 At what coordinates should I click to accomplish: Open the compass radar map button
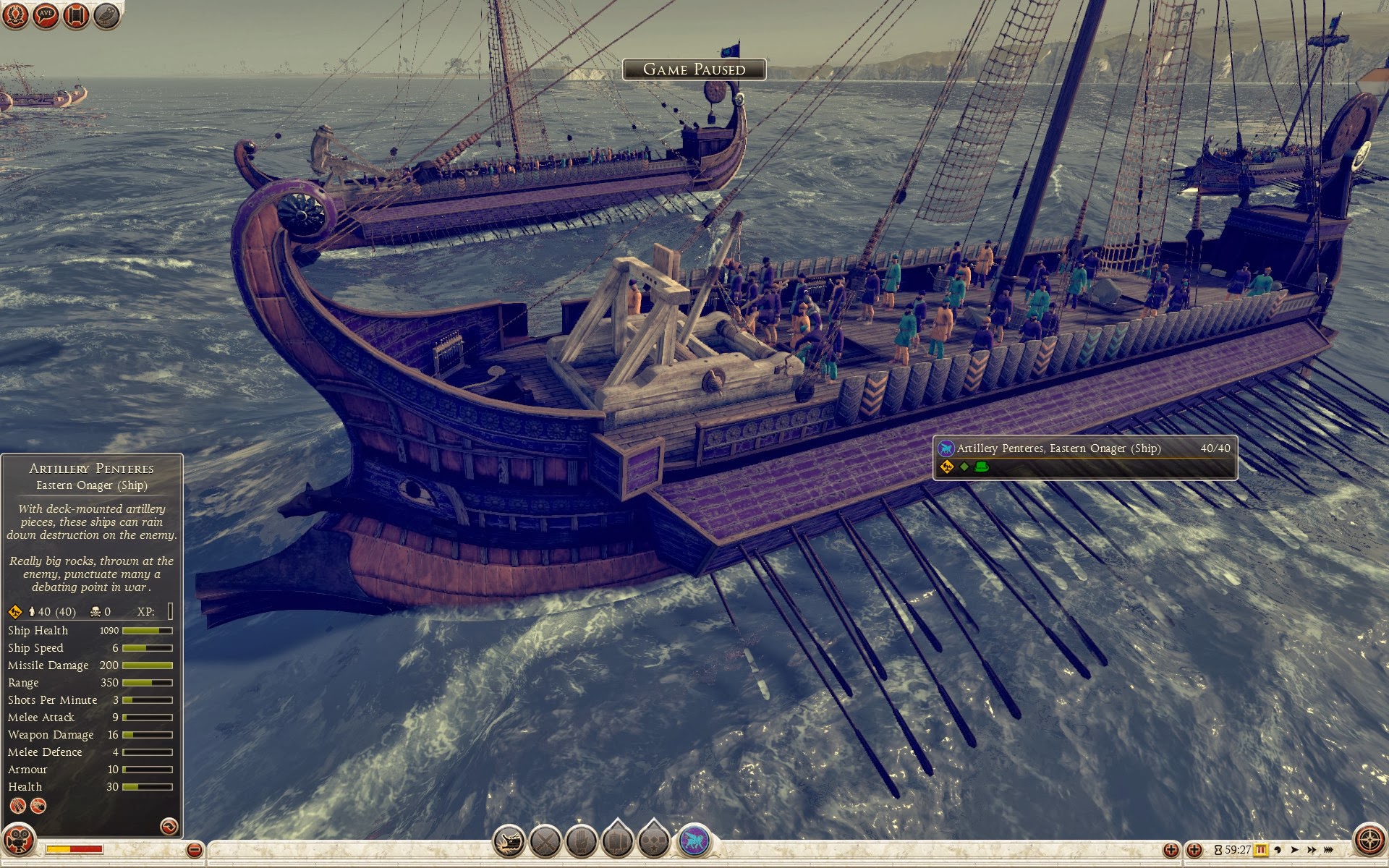(1369, 841)
